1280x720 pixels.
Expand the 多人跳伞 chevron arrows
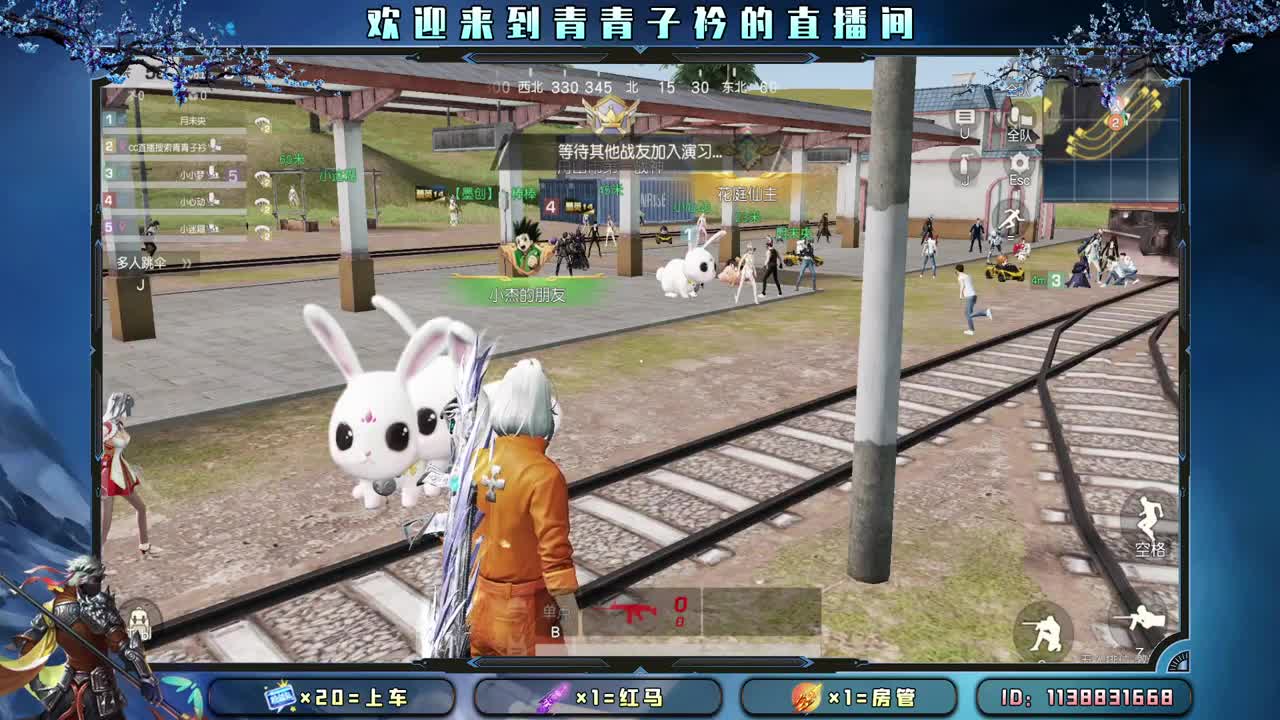click(188, 262)
